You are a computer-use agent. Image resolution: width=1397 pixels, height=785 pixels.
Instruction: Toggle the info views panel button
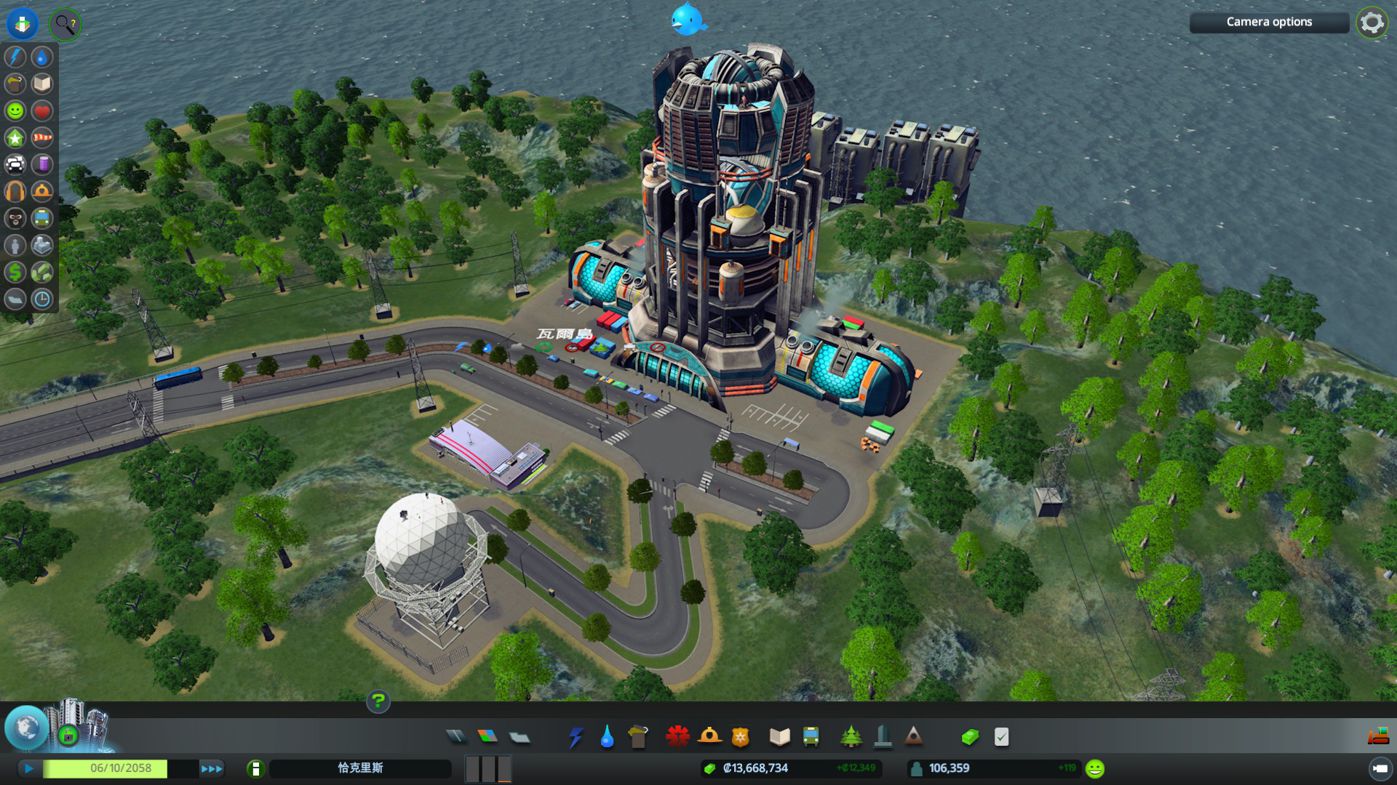click(21, 24)
